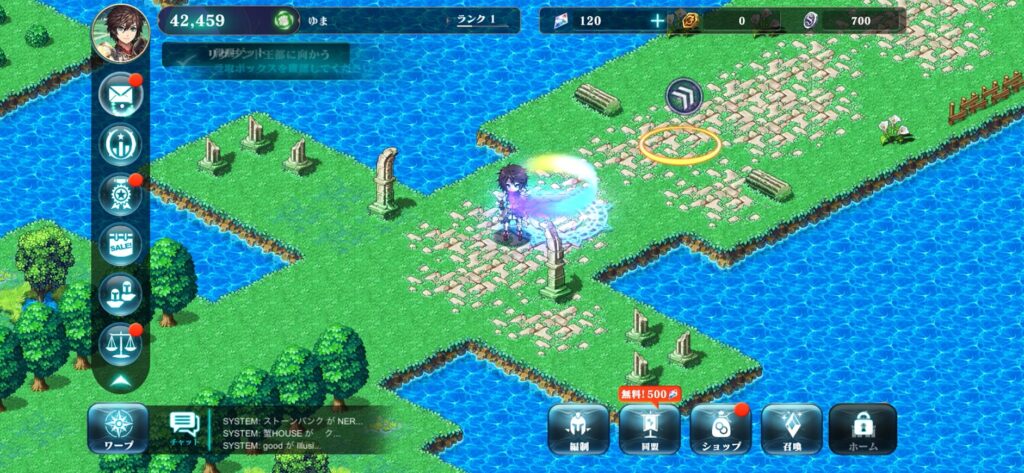Add gems with the plus button
This screenshot has width=1024, height=473.
(656, 20)
